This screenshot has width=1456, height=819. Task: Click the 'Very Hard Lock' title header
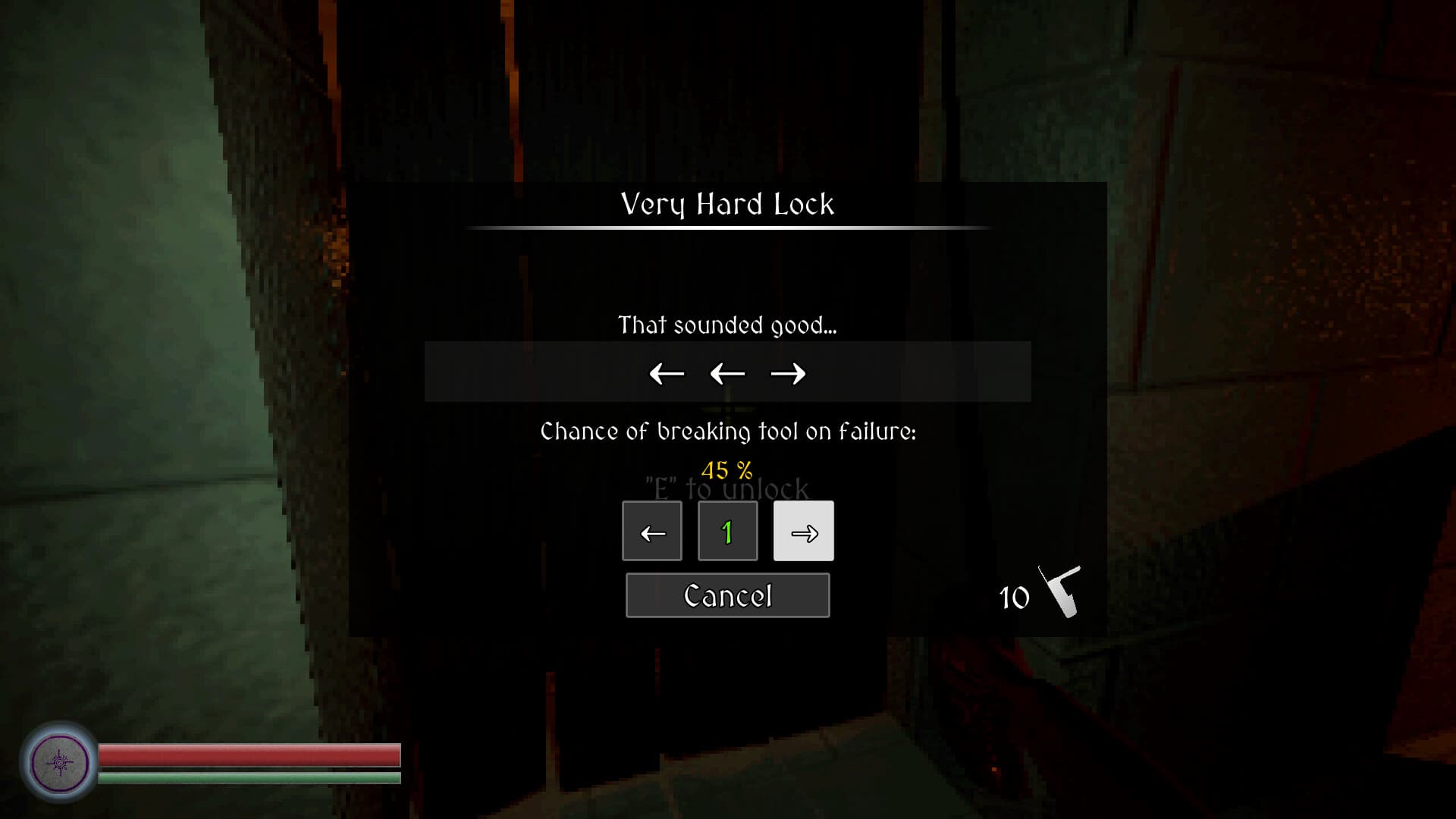(x=726, y=203)
